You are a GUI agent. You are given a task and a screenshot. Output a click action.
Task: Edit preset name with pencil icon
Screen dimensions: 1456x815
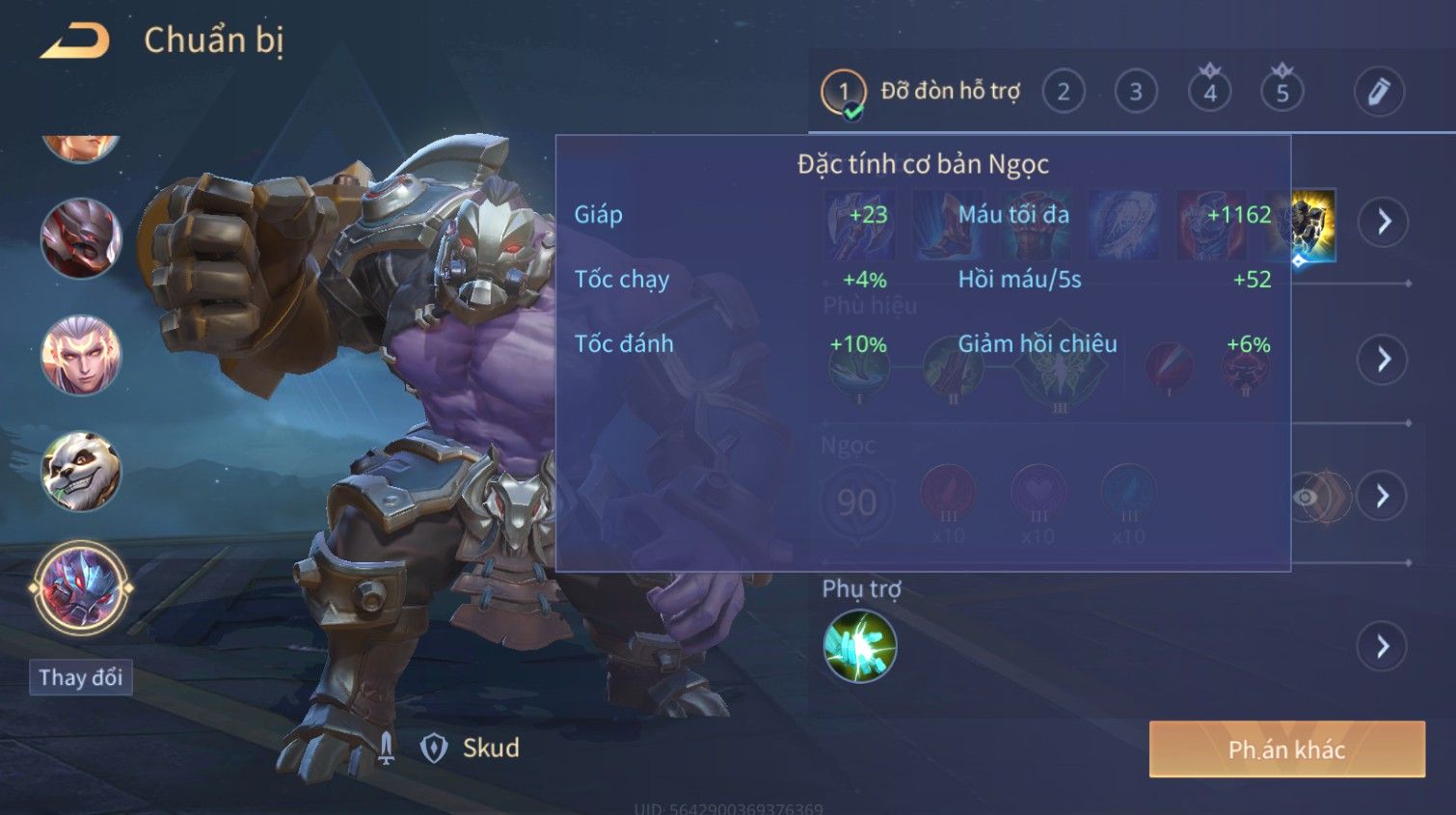coord(1379,93)
